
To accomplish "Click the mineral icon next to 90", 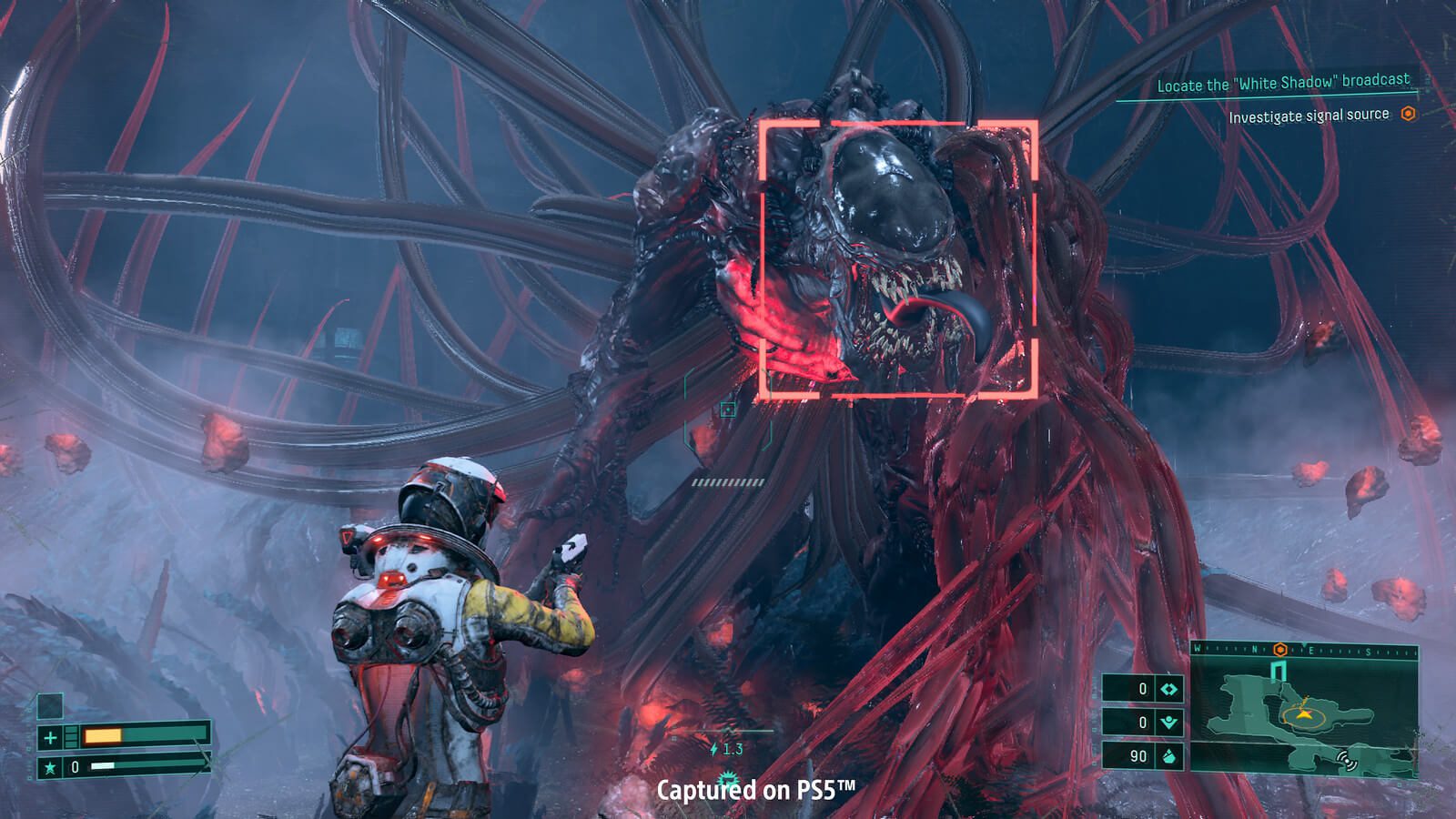I will pos(1170,757).
